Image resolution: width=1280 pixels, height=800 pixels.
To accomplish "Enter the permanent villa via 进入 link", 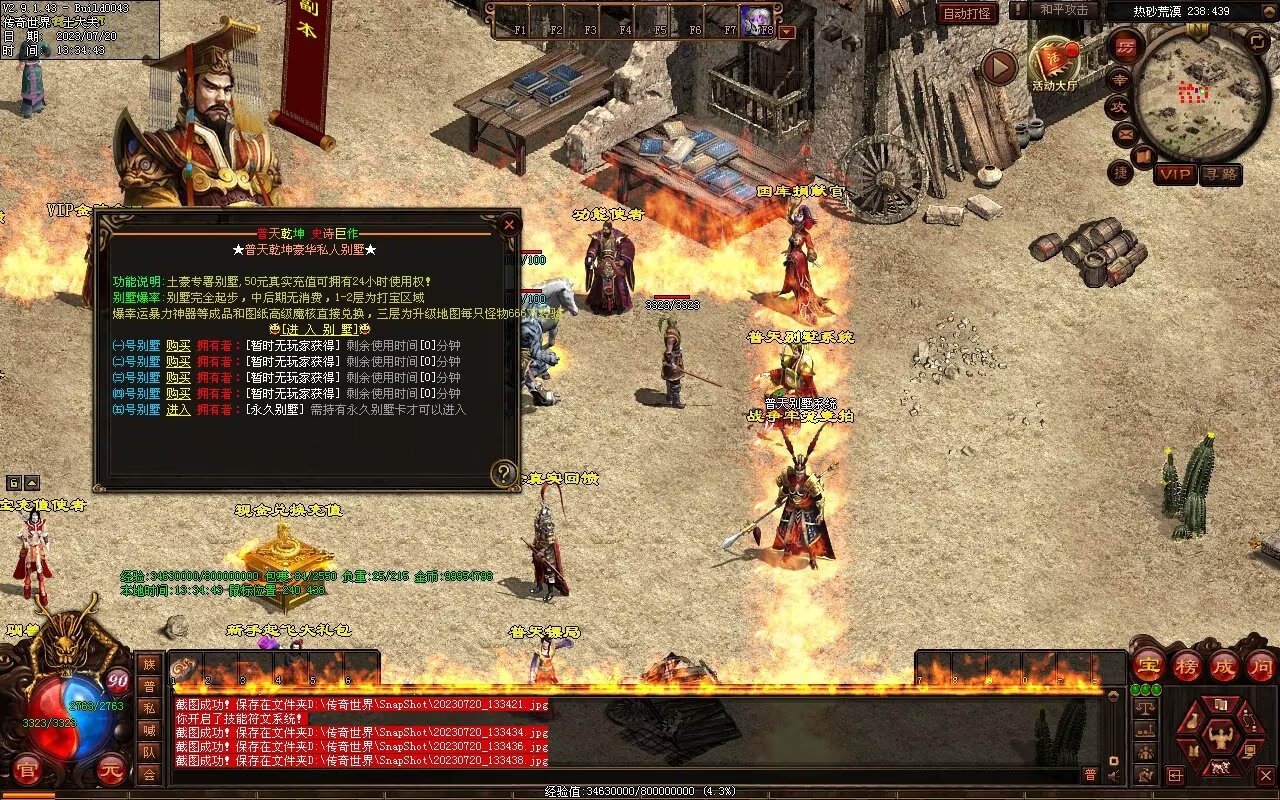I will [x=178, y=409].
